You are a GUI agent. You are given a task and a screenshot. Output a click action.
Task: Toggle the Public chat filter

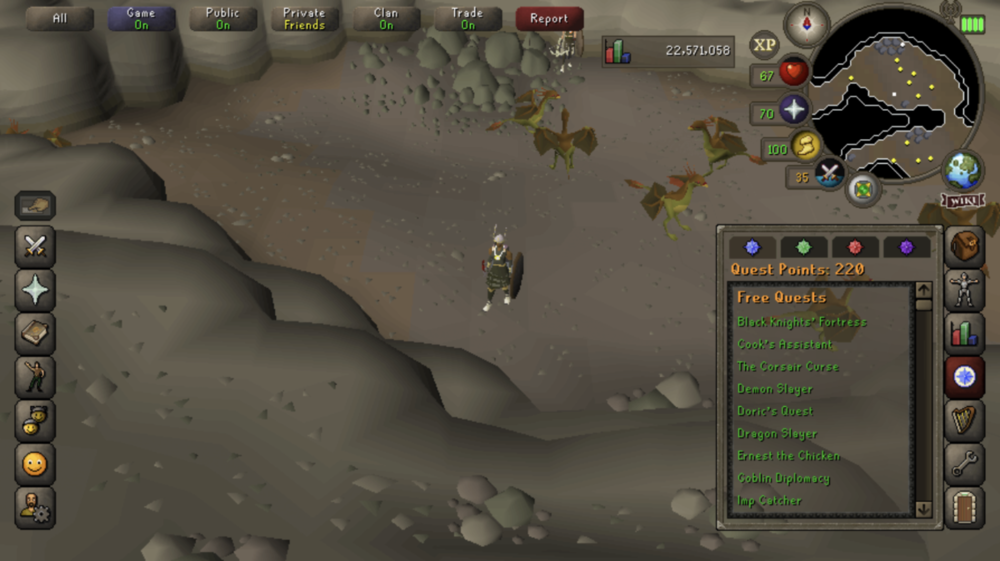coord(222,19)
